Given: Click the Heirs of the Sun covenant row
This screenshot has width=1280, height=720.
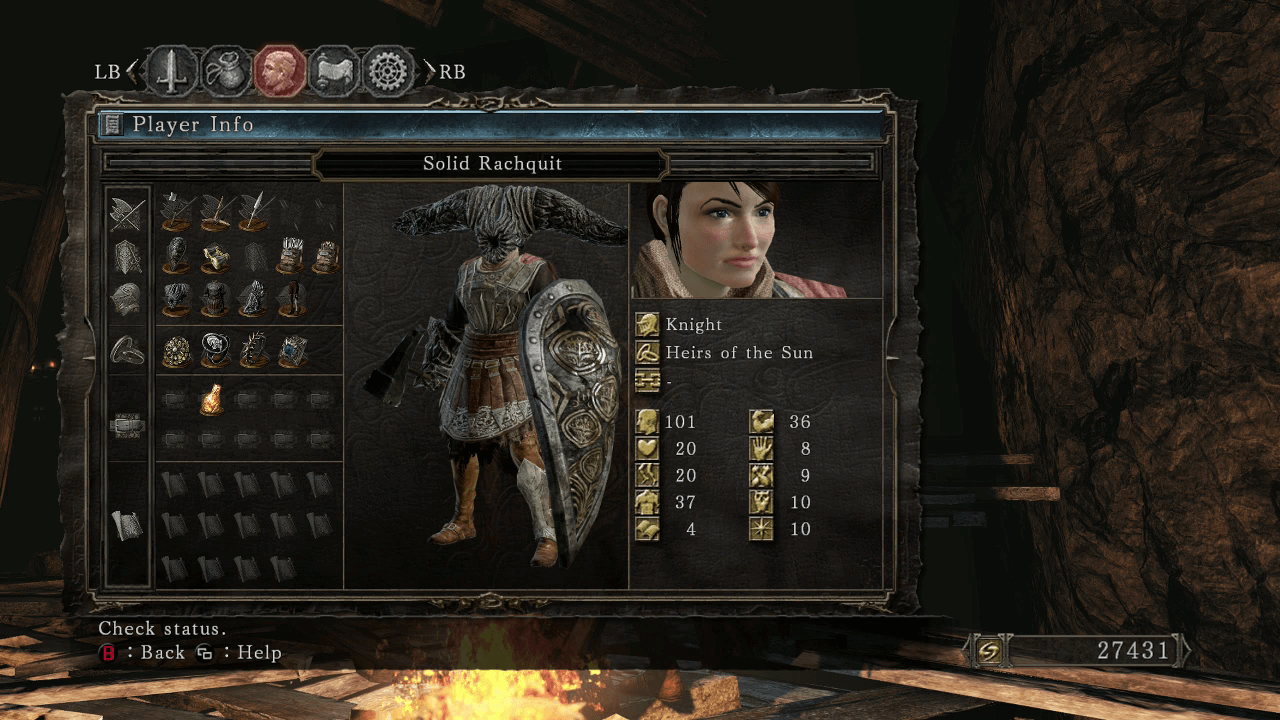Looking at the screenshot, I should [739, 352].
